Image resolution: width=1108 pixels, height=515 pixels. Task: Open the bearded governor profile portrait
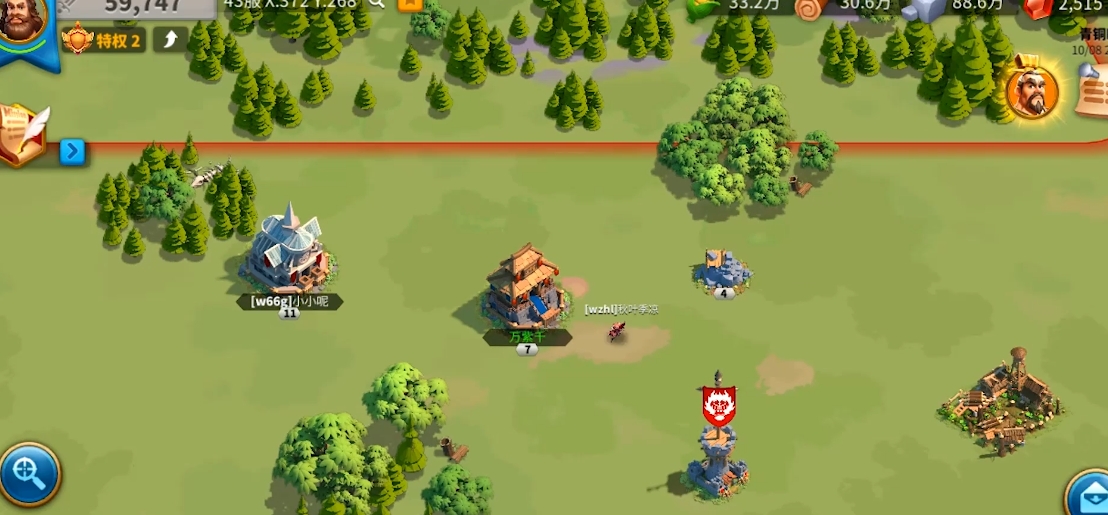22,20
